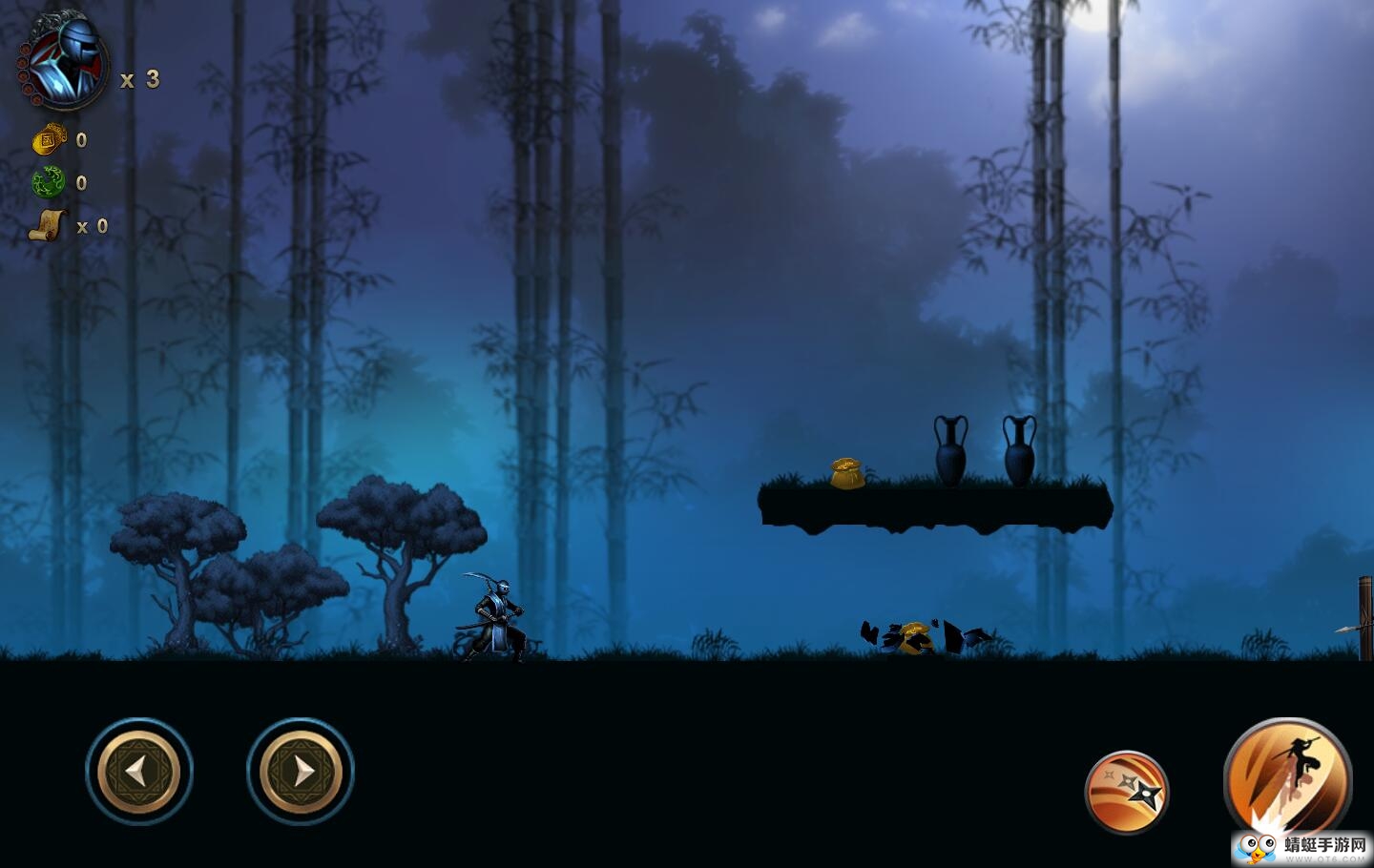Tap the left arrow move button

tap(139, 771)
